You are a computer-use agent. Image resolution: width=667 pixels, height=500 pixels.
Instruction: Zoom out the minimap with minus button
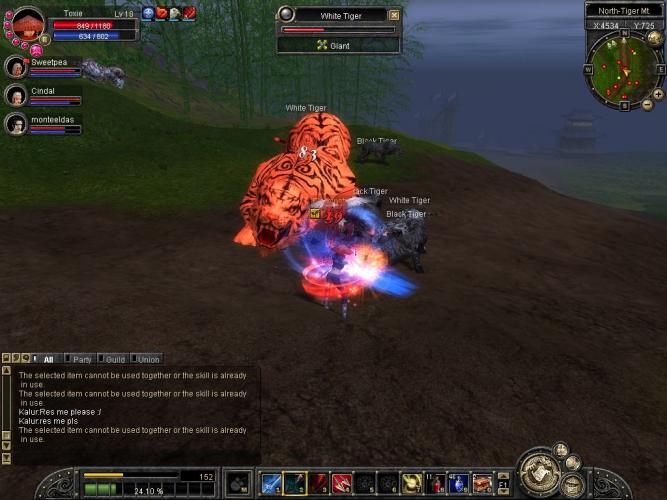click(x=646, y=105)
